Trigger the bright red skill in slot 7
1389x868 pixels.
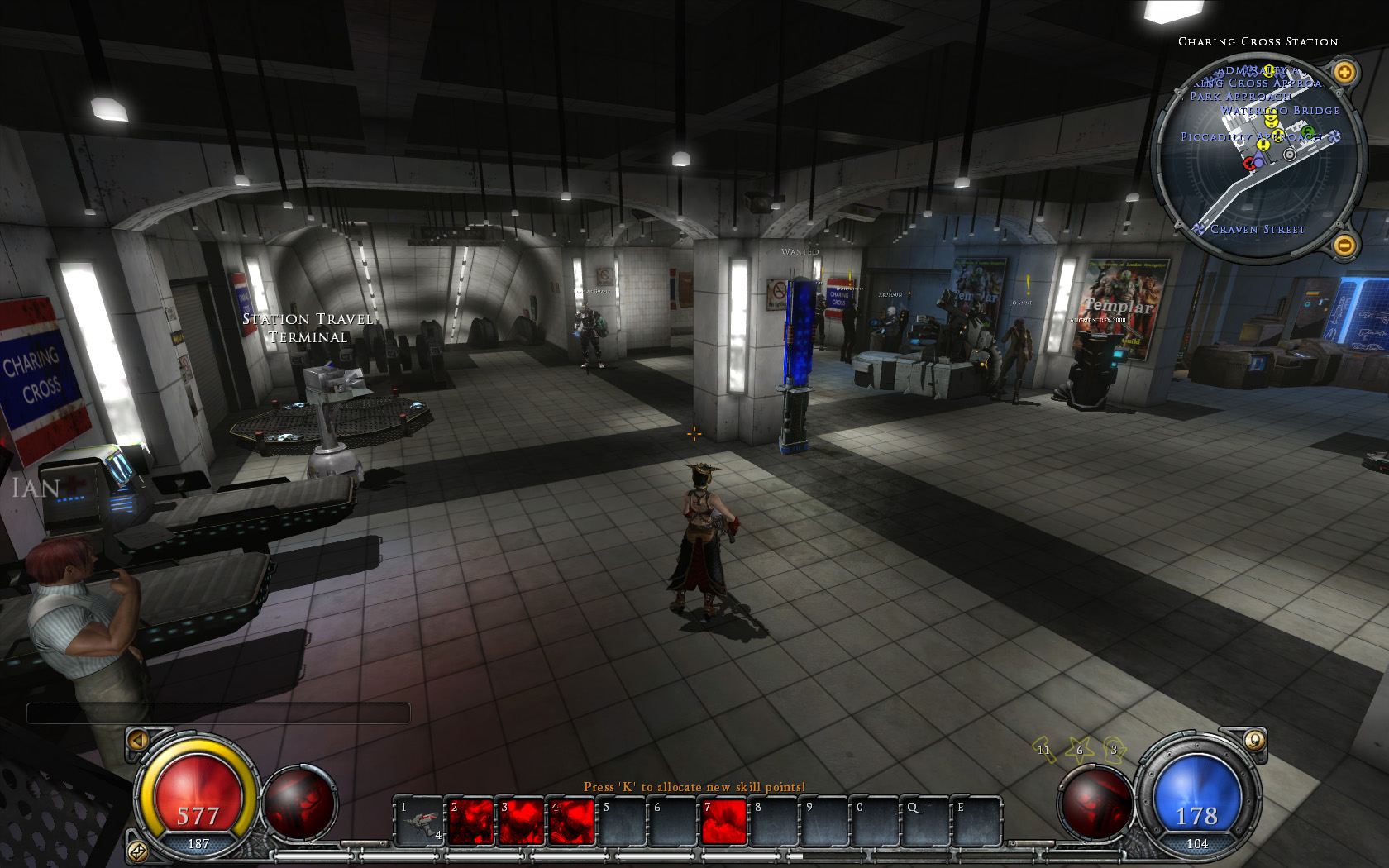click(x=724, y=821)
